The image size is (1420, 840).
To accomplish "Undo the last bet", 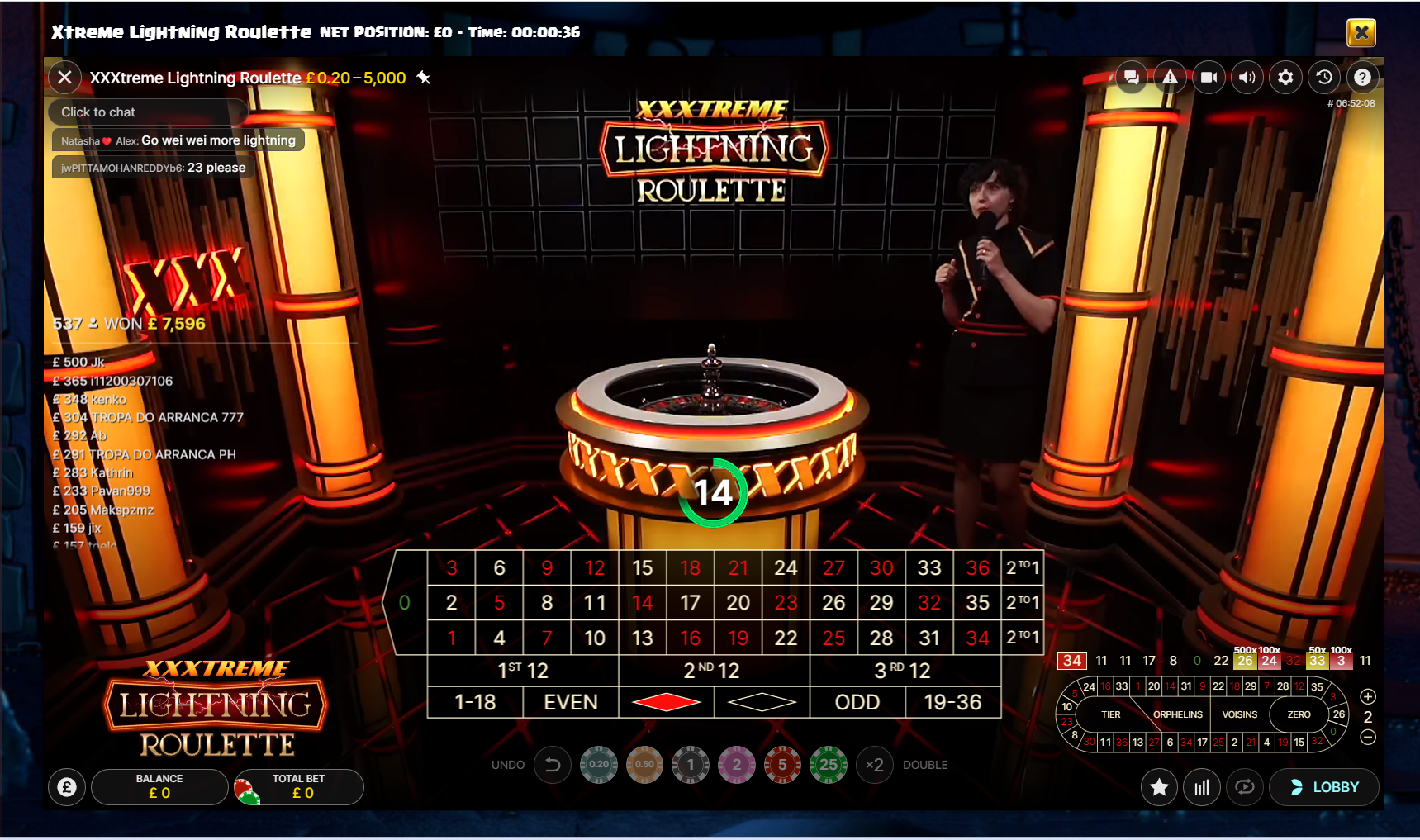I will (552, 765).
